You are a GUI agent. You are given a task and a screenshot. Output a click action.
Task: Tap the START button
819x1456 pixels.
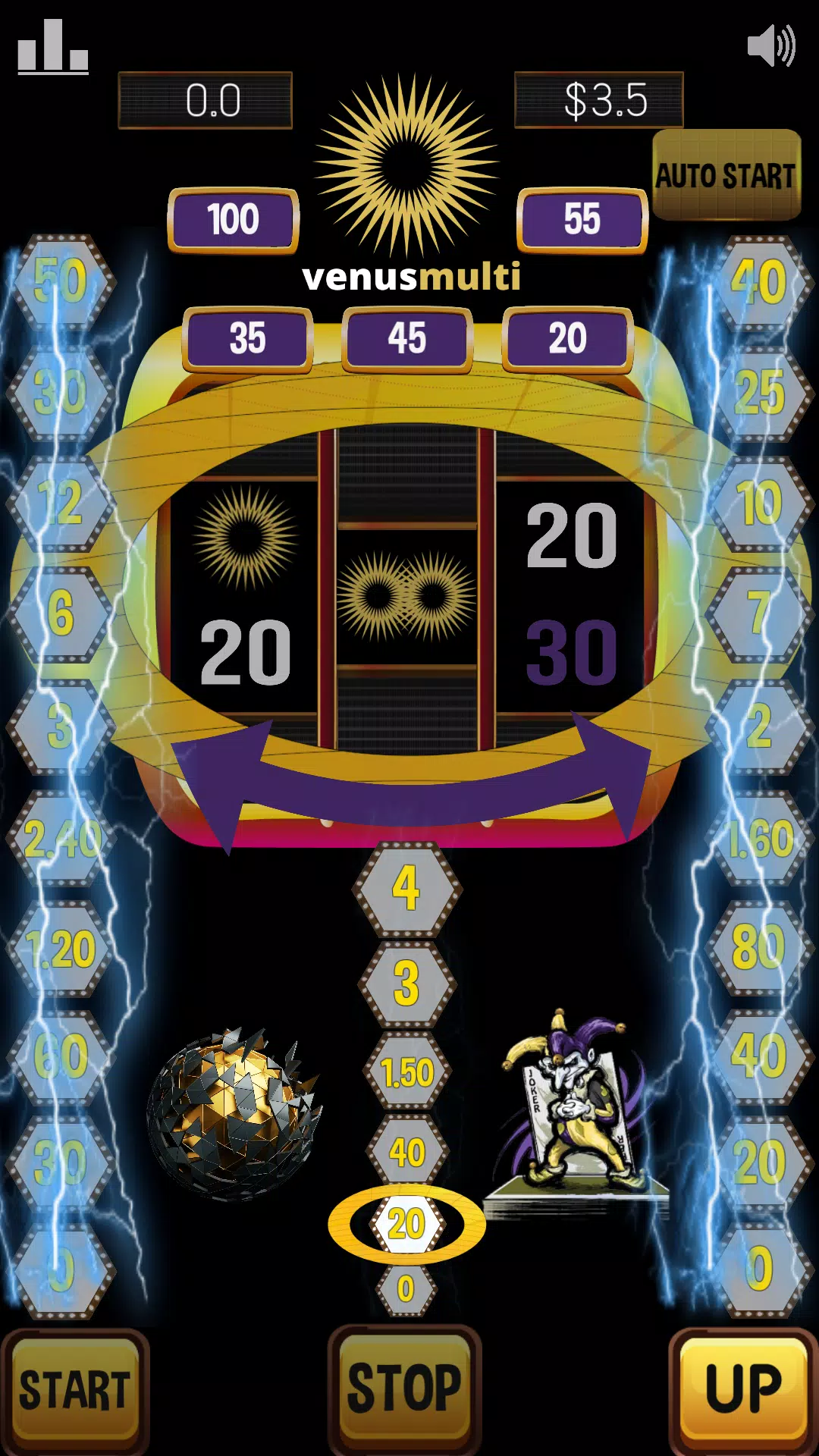pyautogui.click(x=74, y=1389)
